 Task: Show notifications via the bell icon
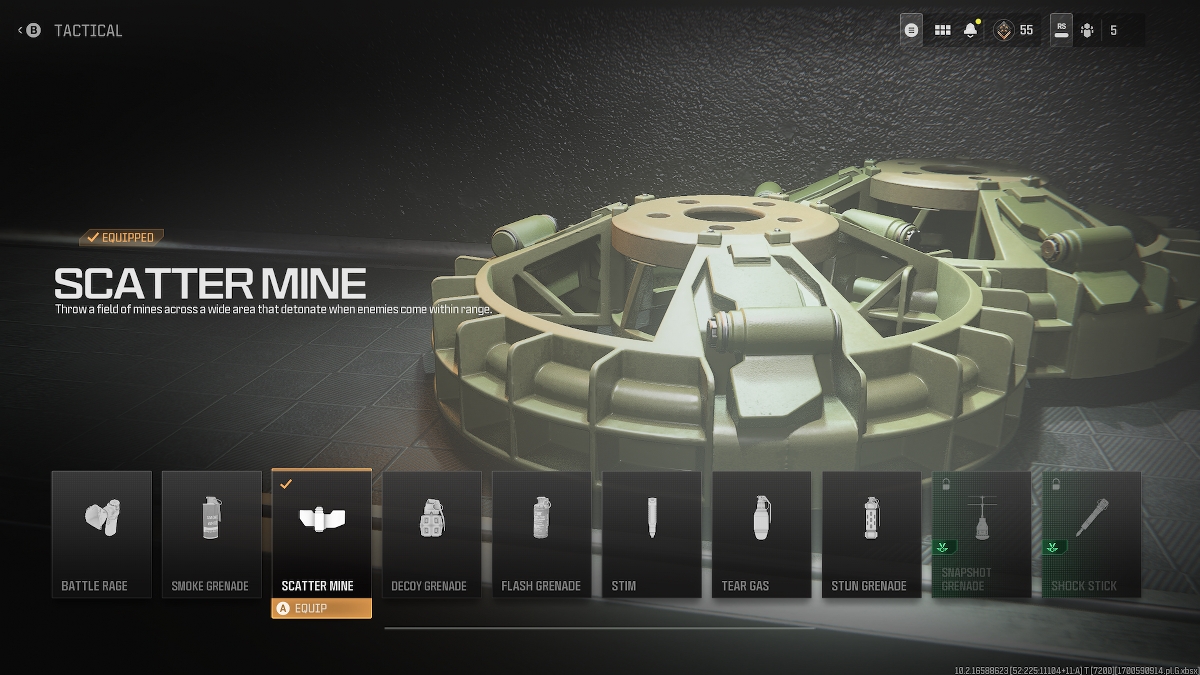pos(970,30)
